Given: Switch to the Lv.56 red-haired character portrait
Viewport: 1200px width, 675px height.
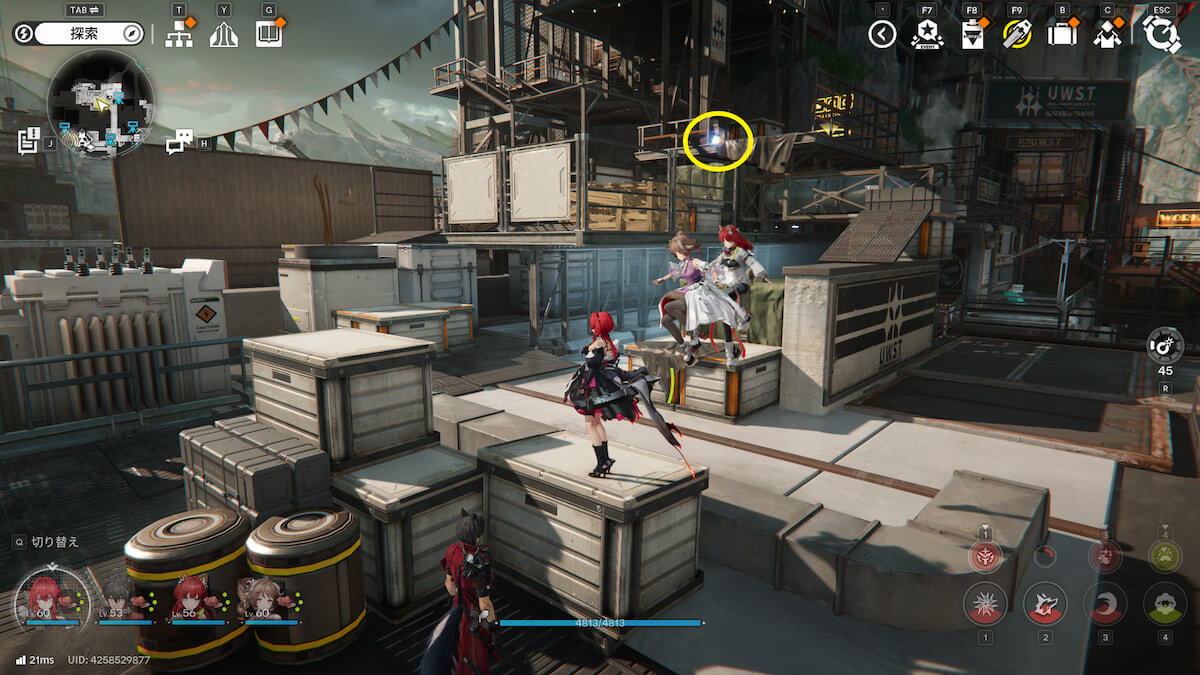Looking at the screenshot, I should (193, 597).
